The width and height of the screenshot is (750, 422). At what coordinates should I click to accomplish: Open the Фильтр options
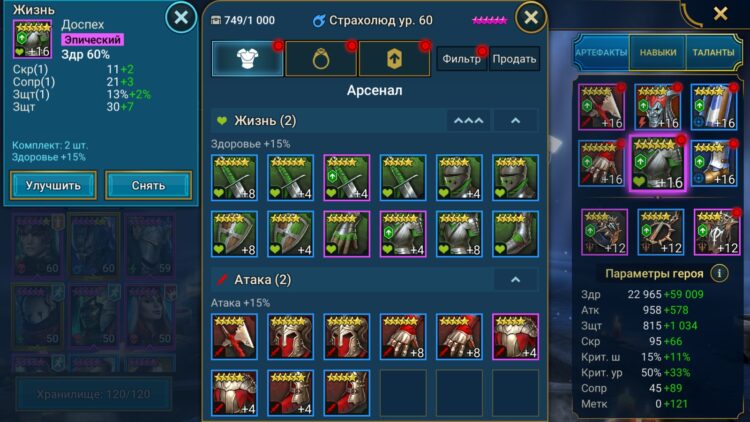point(461,59)
